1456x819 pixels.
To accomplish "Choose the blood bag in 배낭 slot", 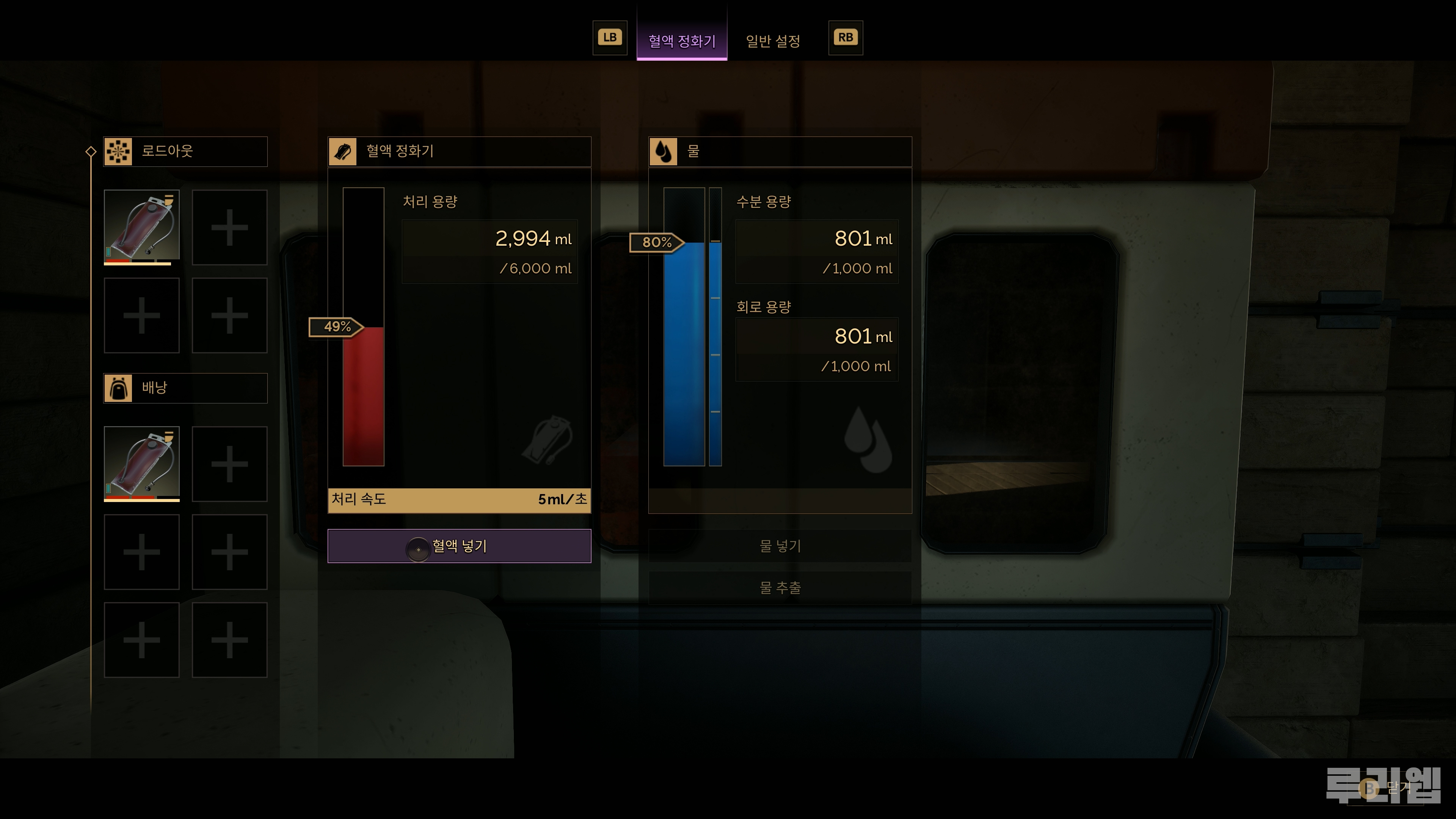I will (141, 463).
